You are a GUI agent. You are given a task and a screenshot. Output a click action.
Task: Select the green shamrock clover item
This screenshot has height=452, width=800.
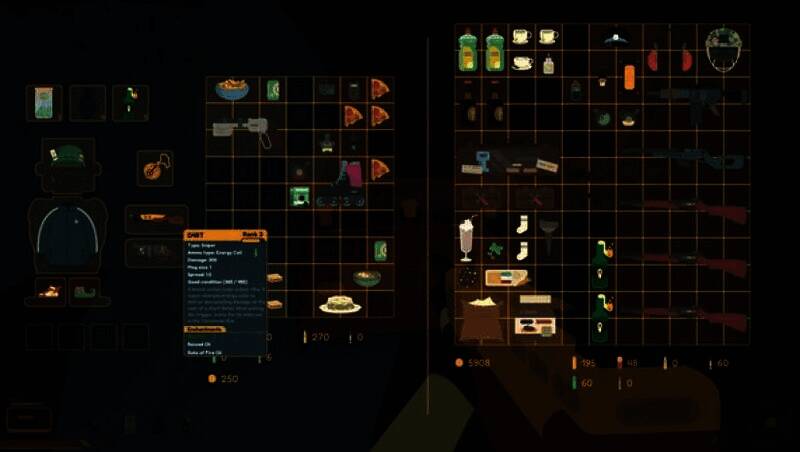(494, 250)
